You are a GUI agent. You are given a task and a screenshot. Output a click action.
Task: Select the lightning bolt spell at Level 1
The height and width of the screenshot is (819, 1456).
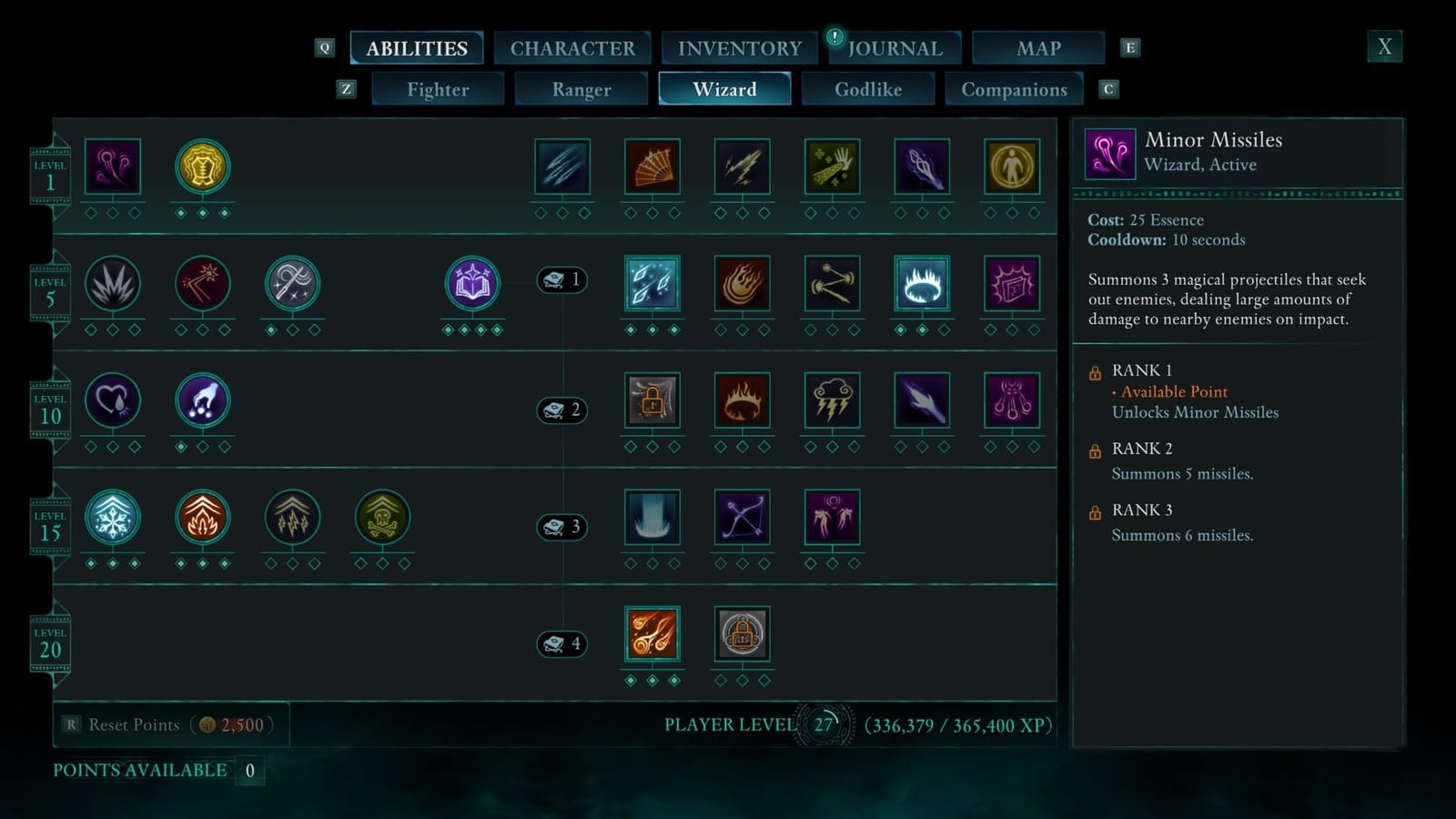[743, 168]
